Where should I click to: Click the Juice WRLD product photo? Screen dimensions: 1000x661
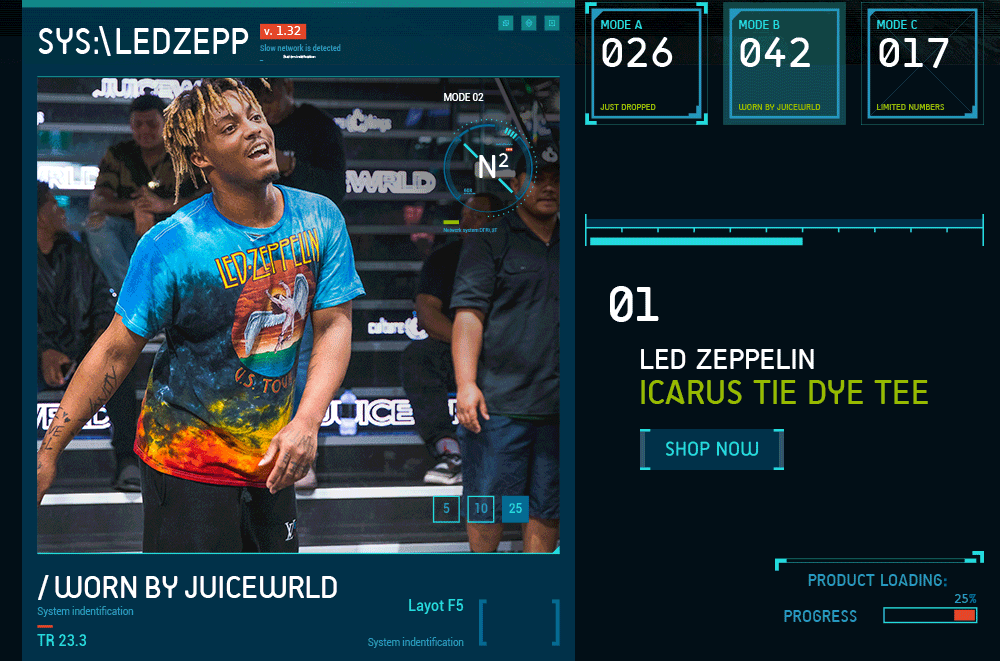pyautogui.click(x=250, y=320)
